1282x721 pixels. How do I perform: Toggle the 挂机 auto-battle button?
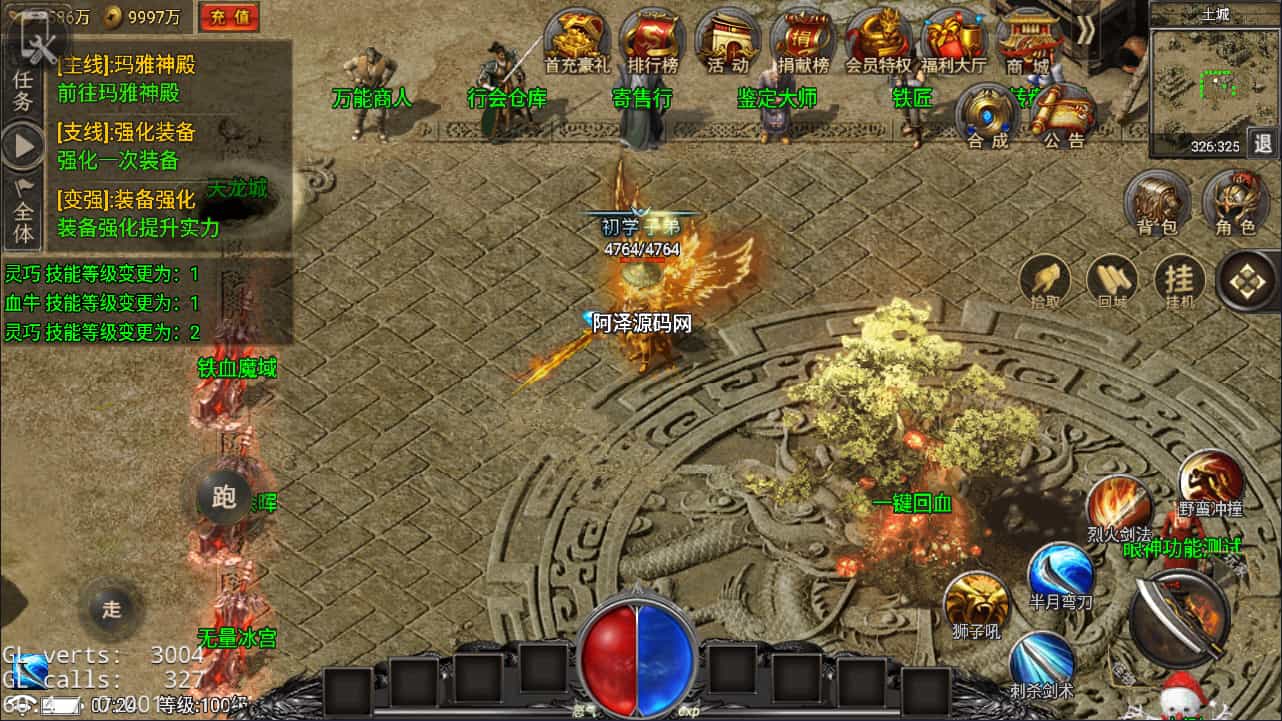tap(1180, 280)
